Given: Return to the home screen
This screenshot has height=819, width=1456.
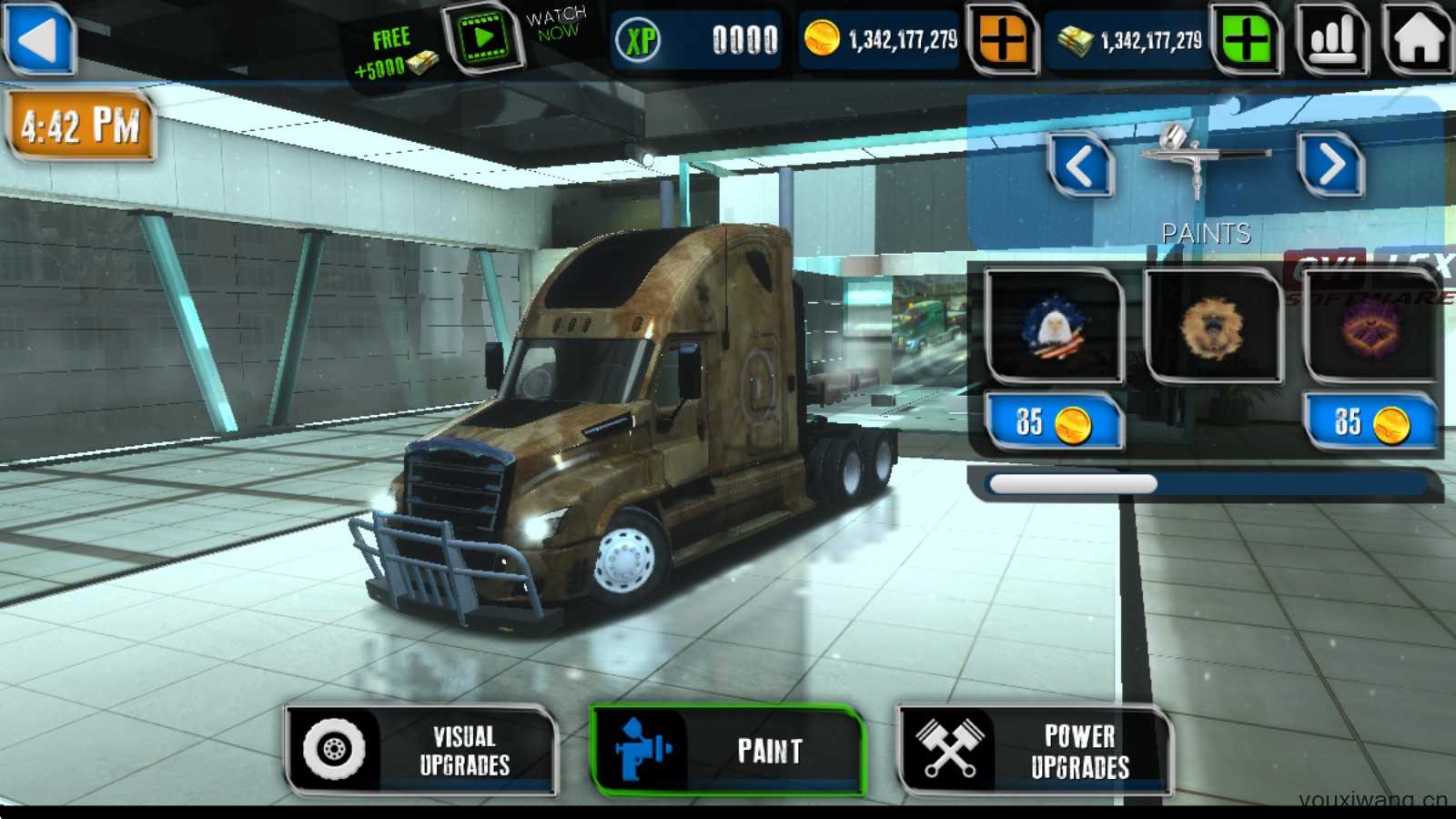Looking at the screenshot, I should tap(1417, 39).
